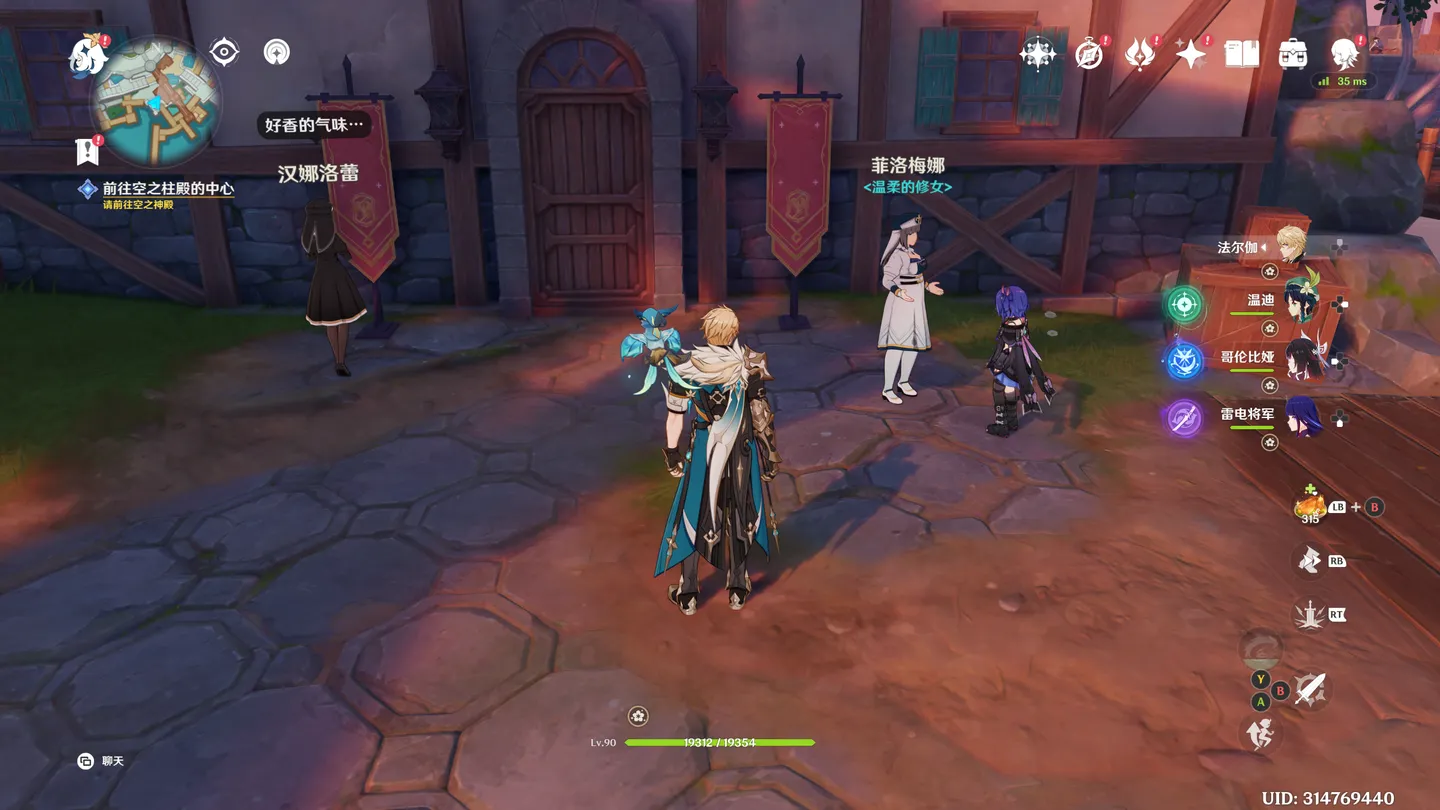
Task: Toggle the elemental sight eye icon
Action: tap(224, 52)
